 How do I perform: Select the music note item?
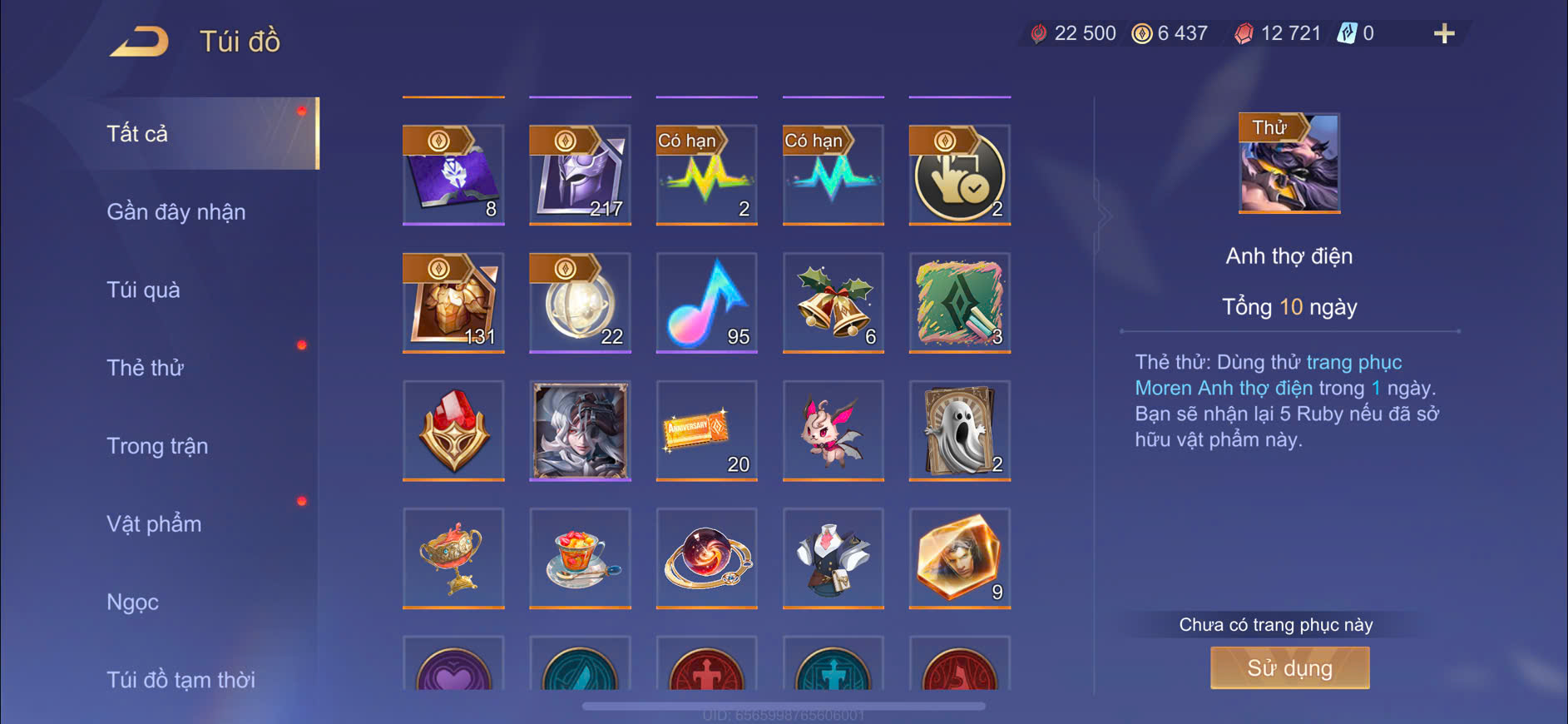[x=706, y=303]
